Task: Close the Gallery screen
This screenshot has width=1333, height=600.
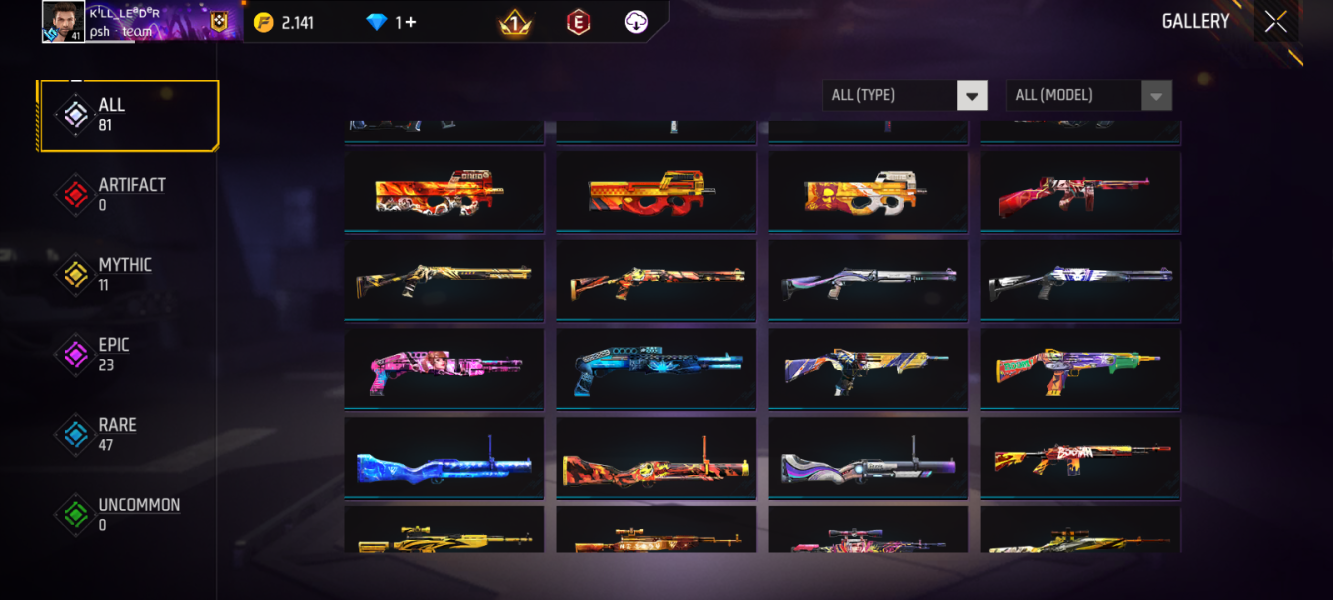Action: [x=1275, y=22]
